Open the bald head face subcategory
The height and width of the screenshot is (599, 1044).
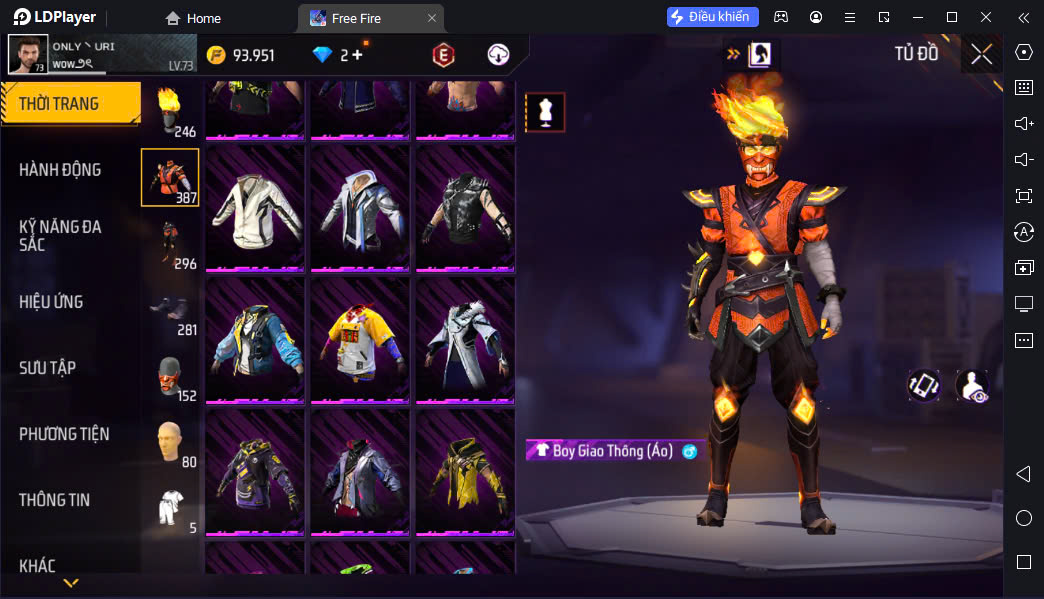(x=170, y=440)
